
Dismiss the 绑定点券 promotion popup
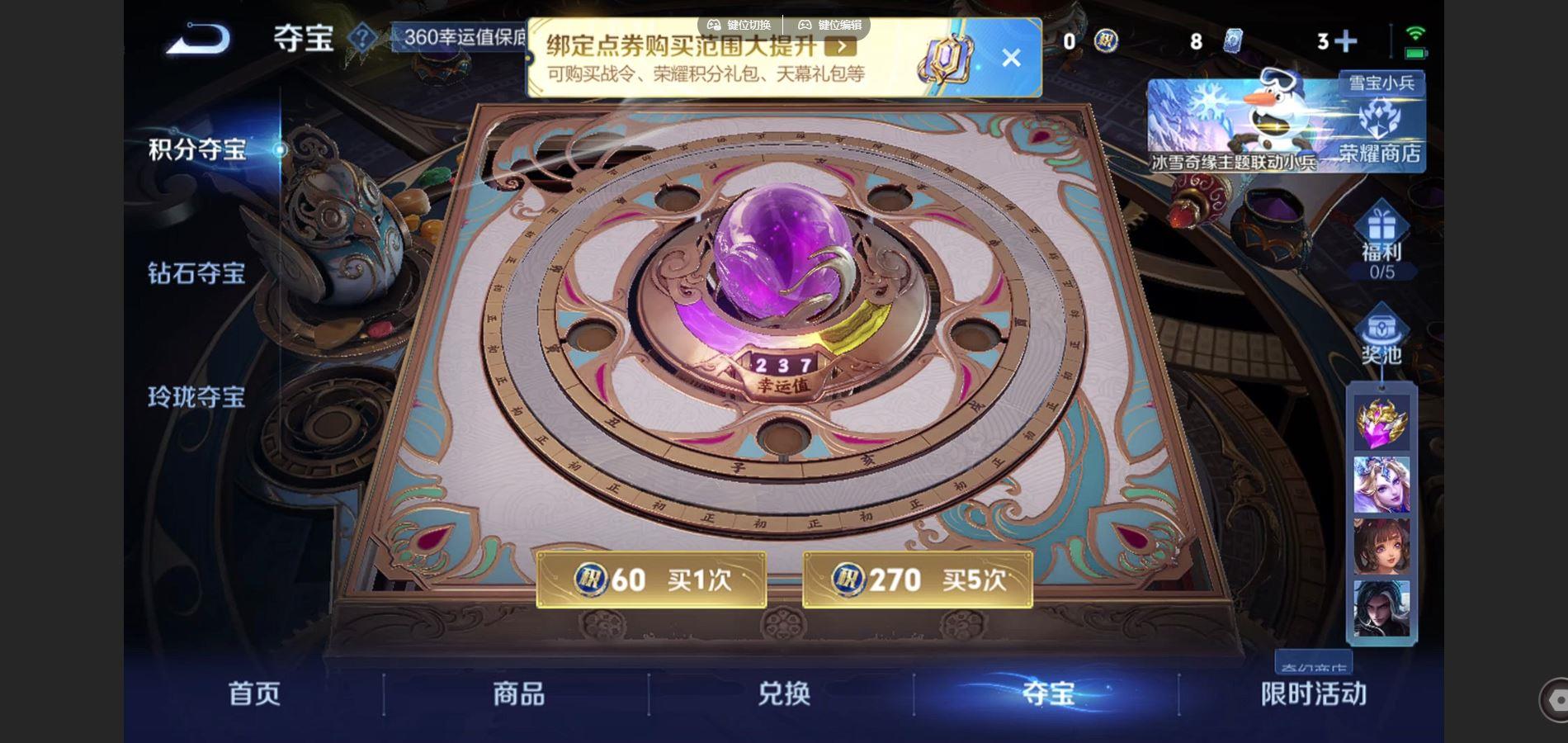[1011, 56]
